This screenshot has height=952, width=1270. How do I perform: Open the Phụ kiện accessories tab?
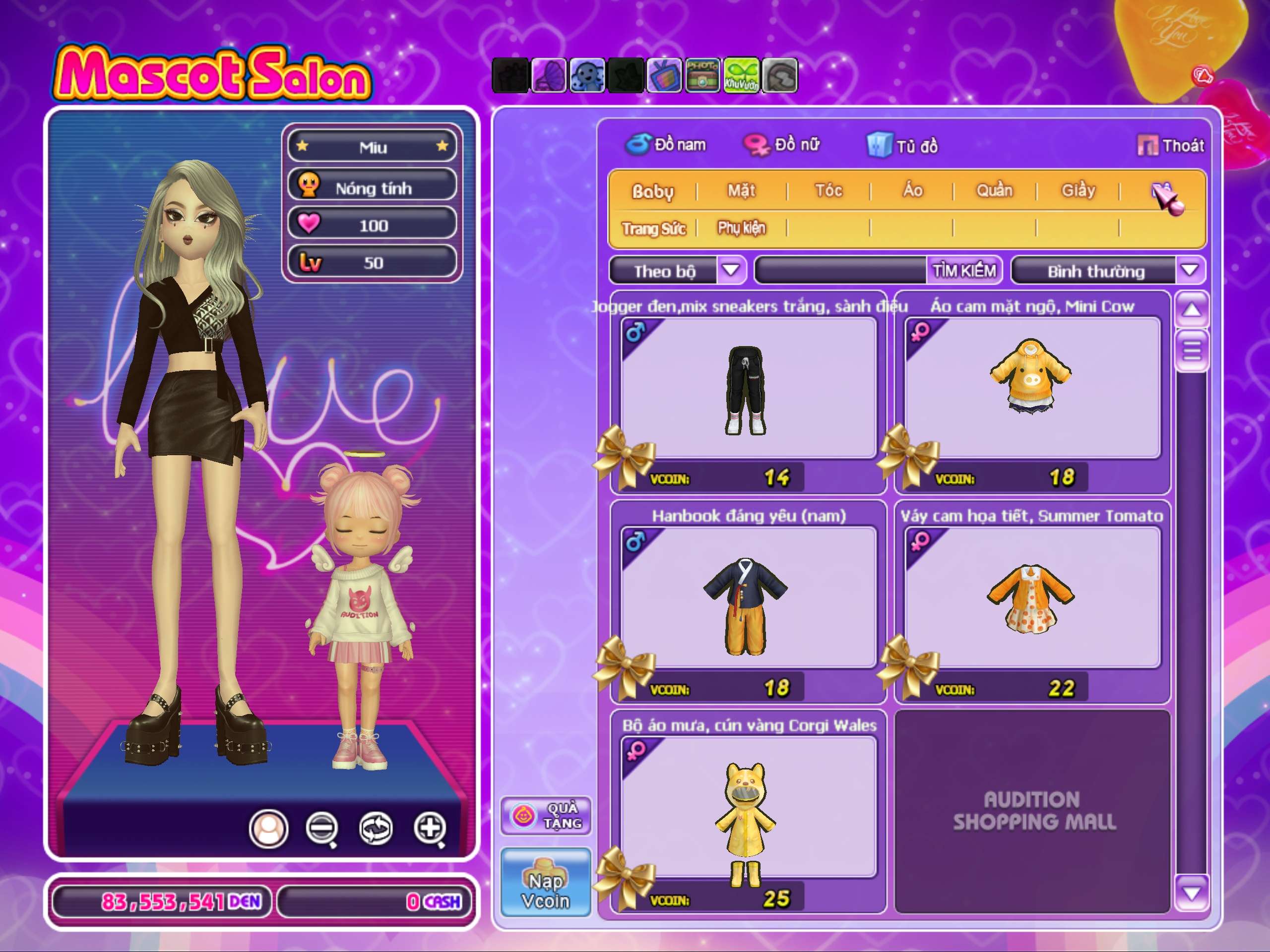[741, 229]
